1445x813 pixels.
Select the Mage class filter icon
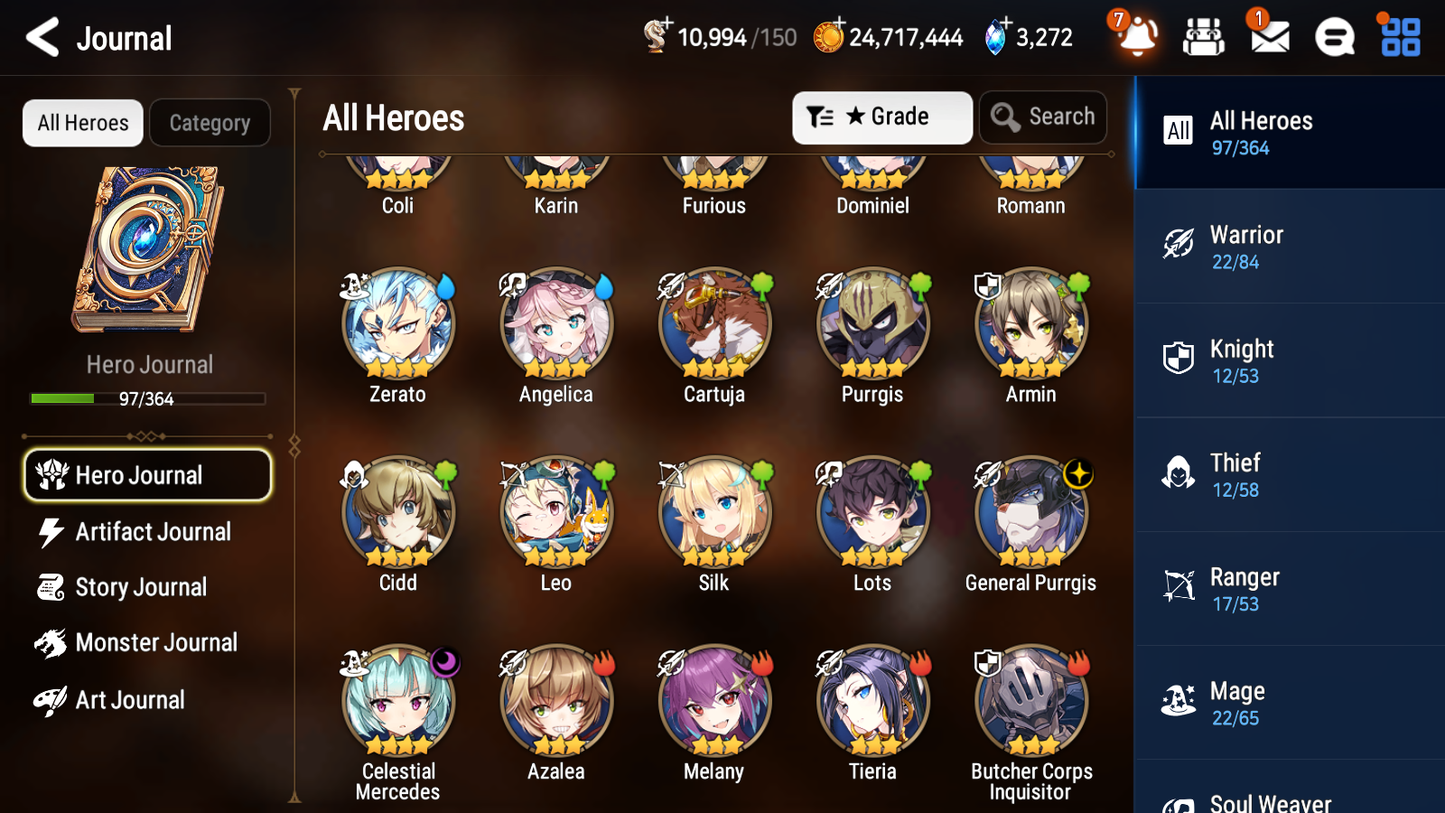tap(1178, 701)
